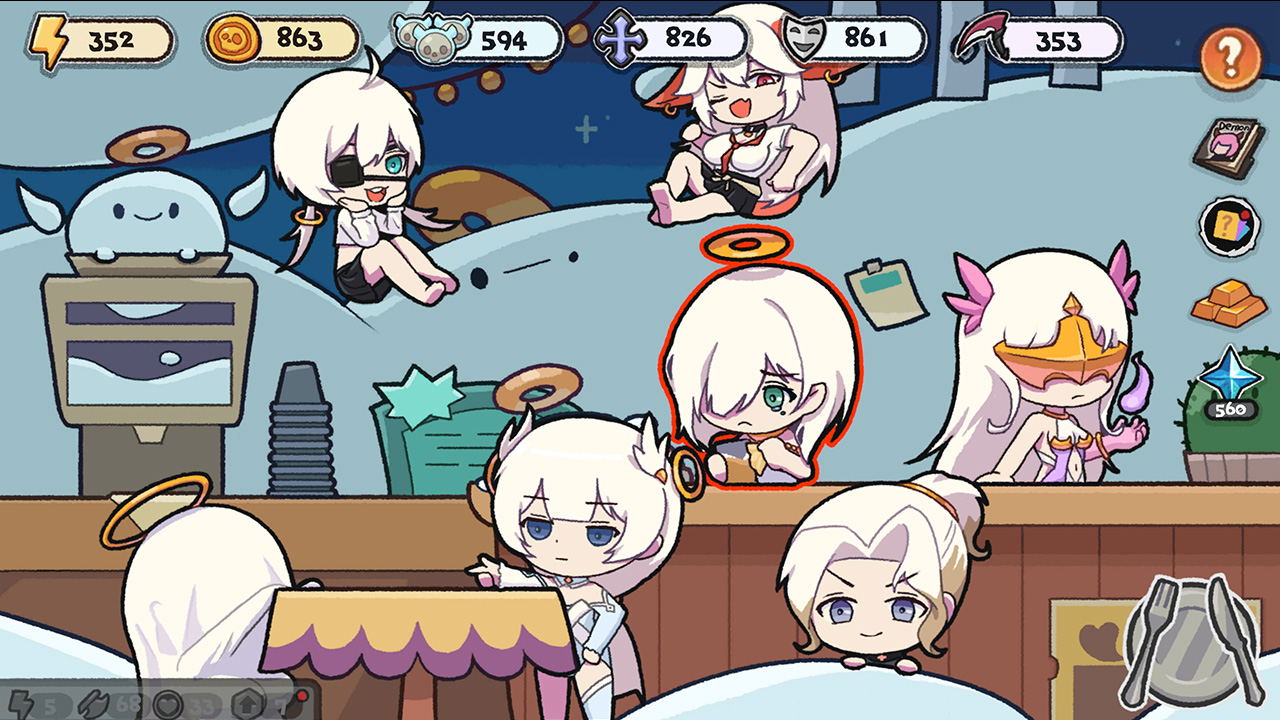
Task: Click the upgrade arrow with red dot
Action: click(245, 704)
